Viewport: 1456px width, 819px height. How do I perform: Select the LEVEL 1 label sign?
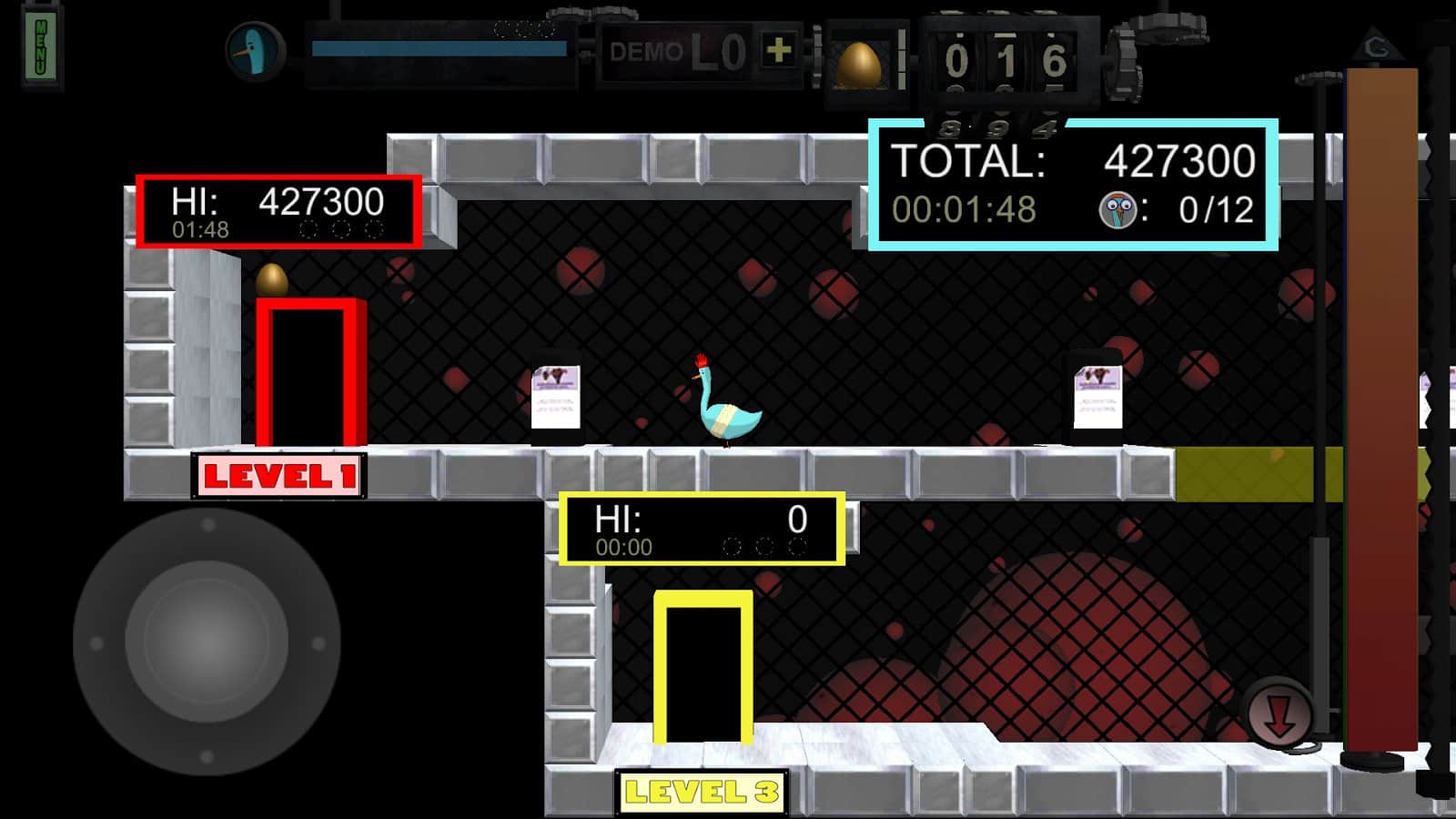(x=278, y=474)
